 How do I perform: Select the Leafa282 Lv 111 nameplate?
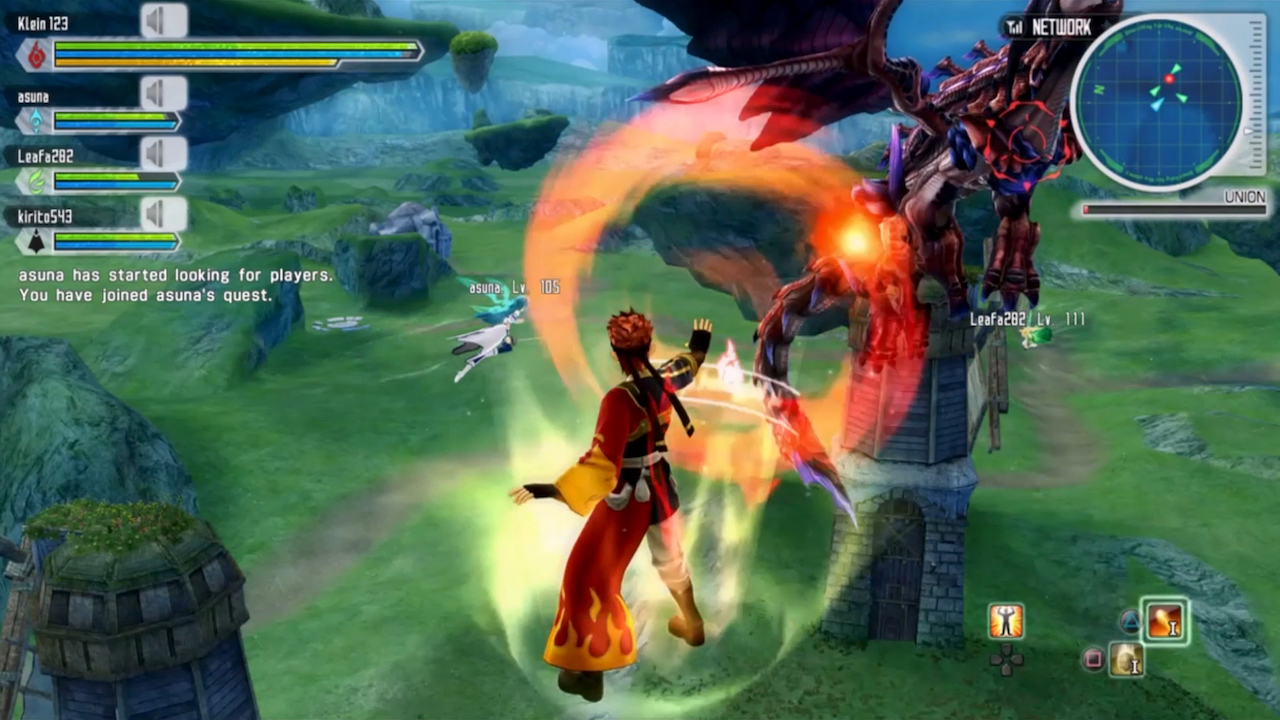(1026, 319)
